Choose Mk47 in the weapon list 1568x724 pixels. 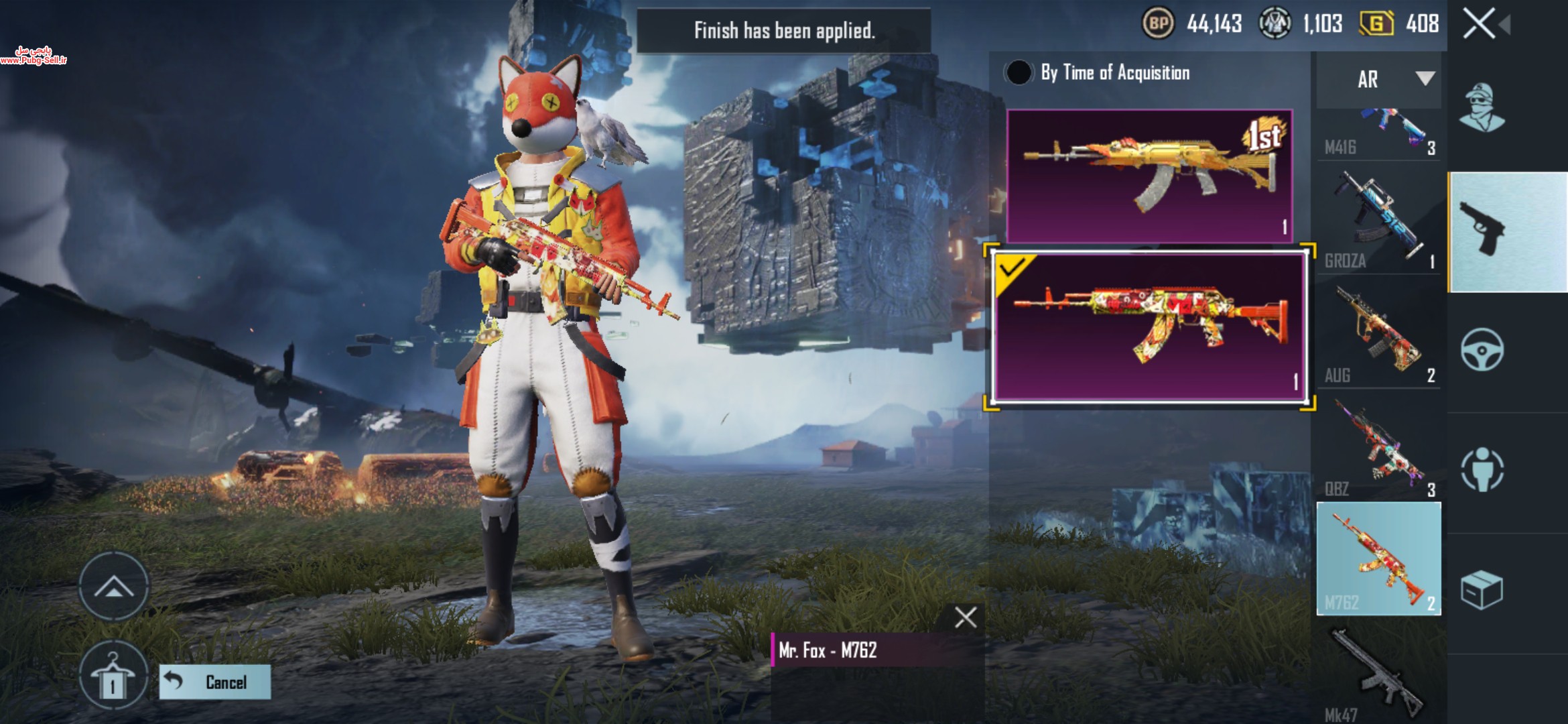[1379, 674]
